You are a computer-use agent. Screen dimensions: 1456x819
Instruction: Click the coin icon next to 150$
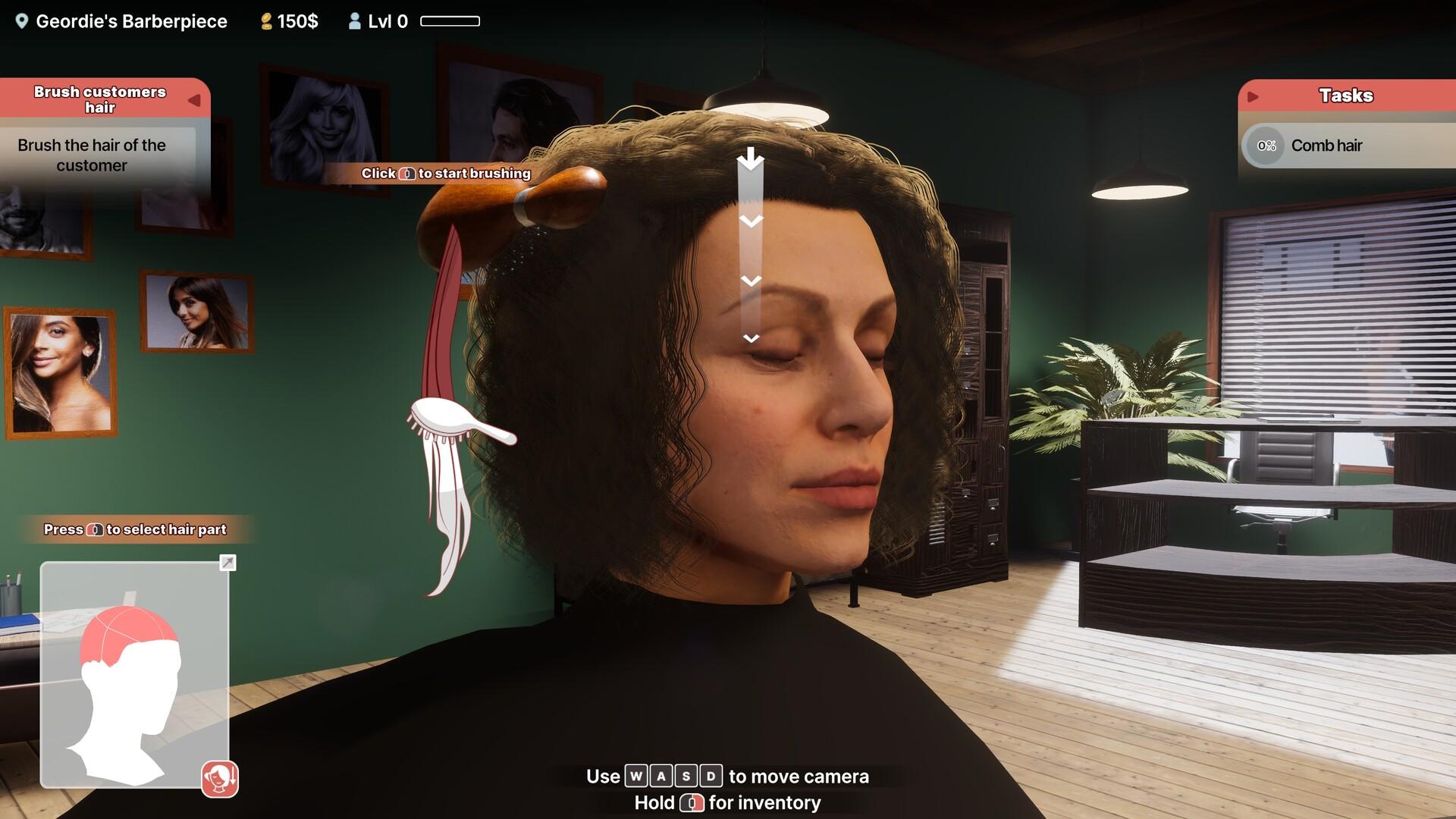[x=267, y=20]
